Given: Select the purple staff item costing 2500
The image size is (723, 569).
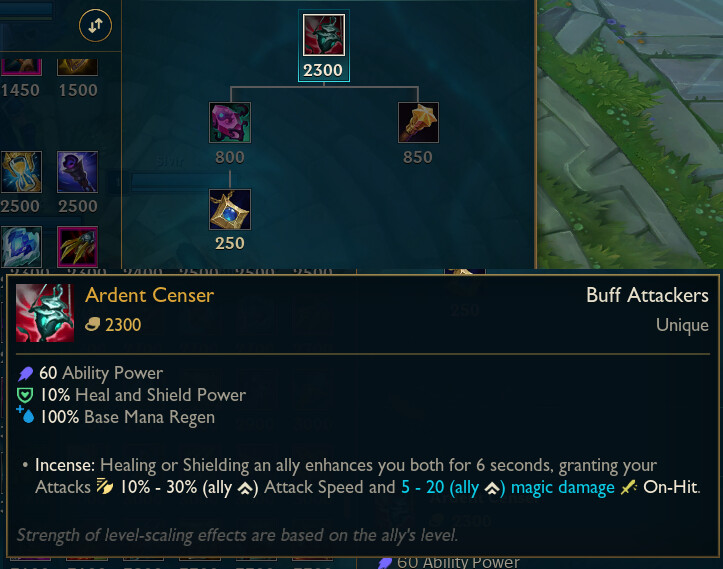Looking at the screenshot, I should pyautogui.click(x=77, y=171).
